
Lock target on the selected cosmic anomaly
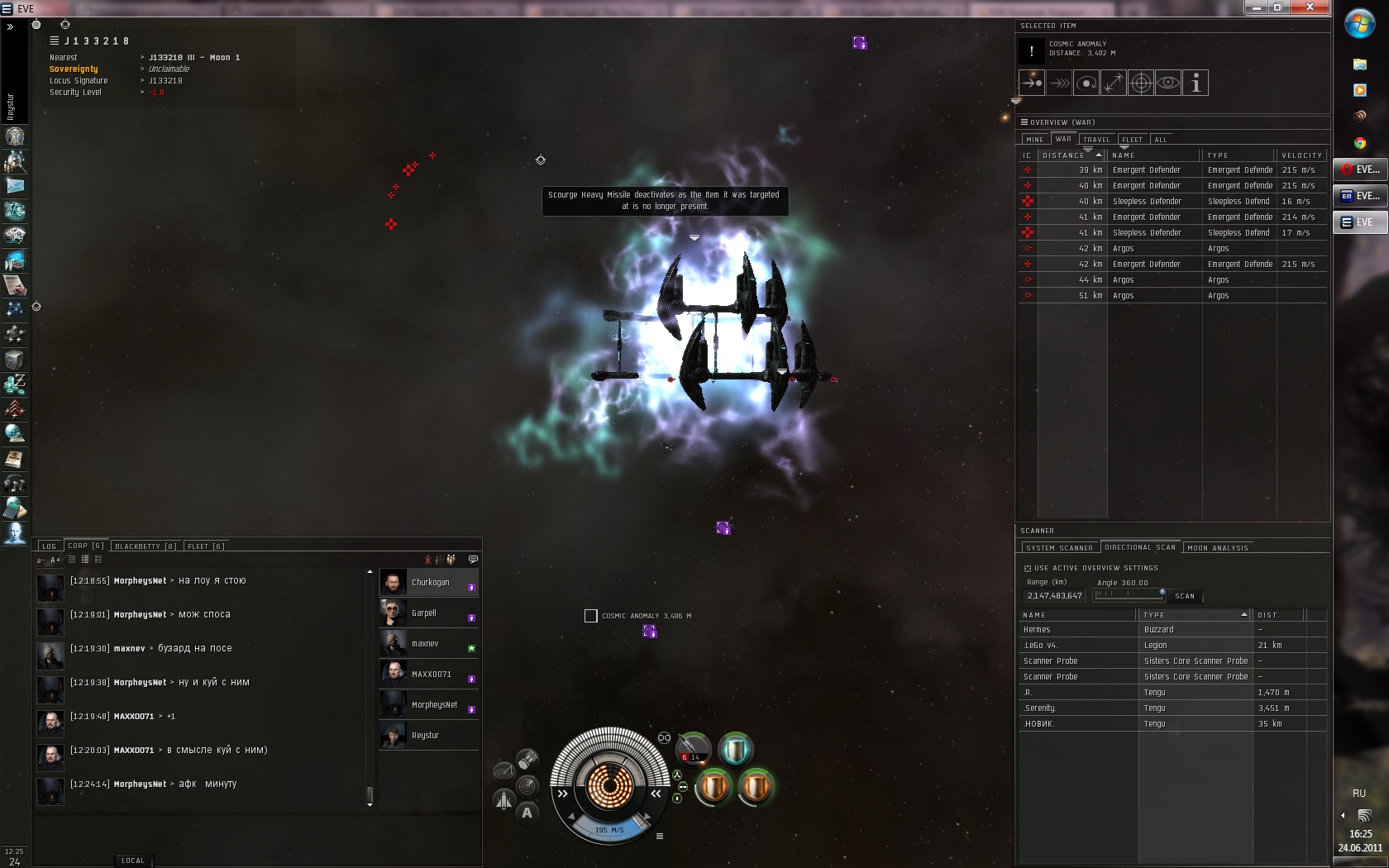click(1141, 83)
